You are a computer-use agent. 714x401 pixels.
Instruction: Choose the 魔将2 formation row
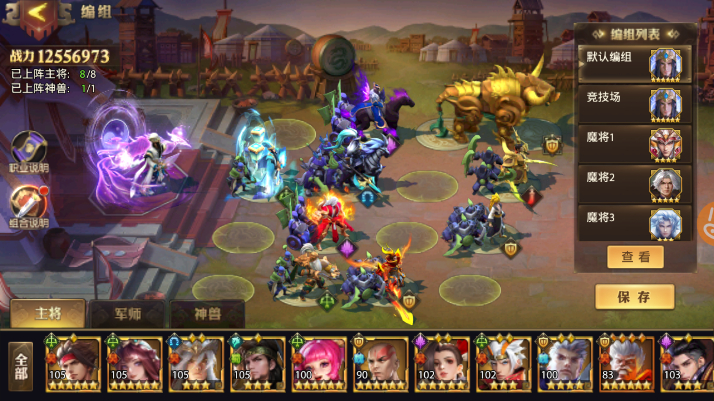pyautogui.click(x=634, y=182)
